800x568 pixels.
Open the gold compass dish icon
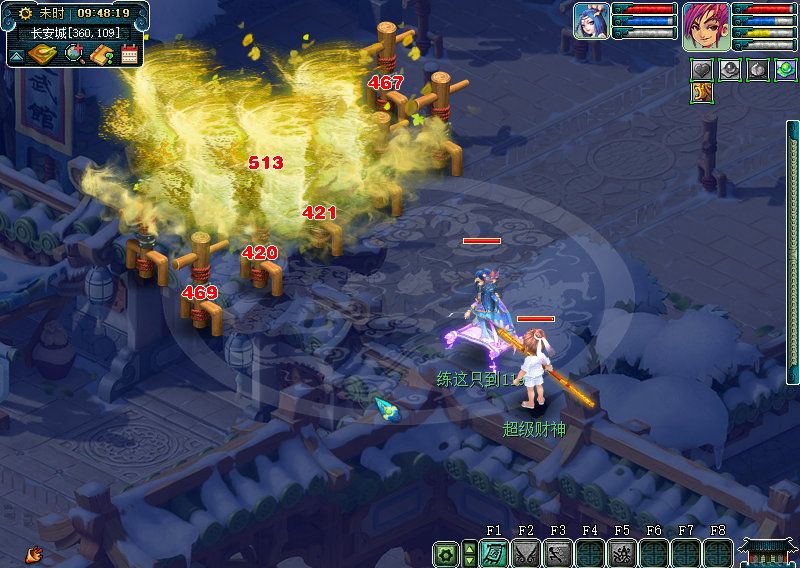coord(44,54)
